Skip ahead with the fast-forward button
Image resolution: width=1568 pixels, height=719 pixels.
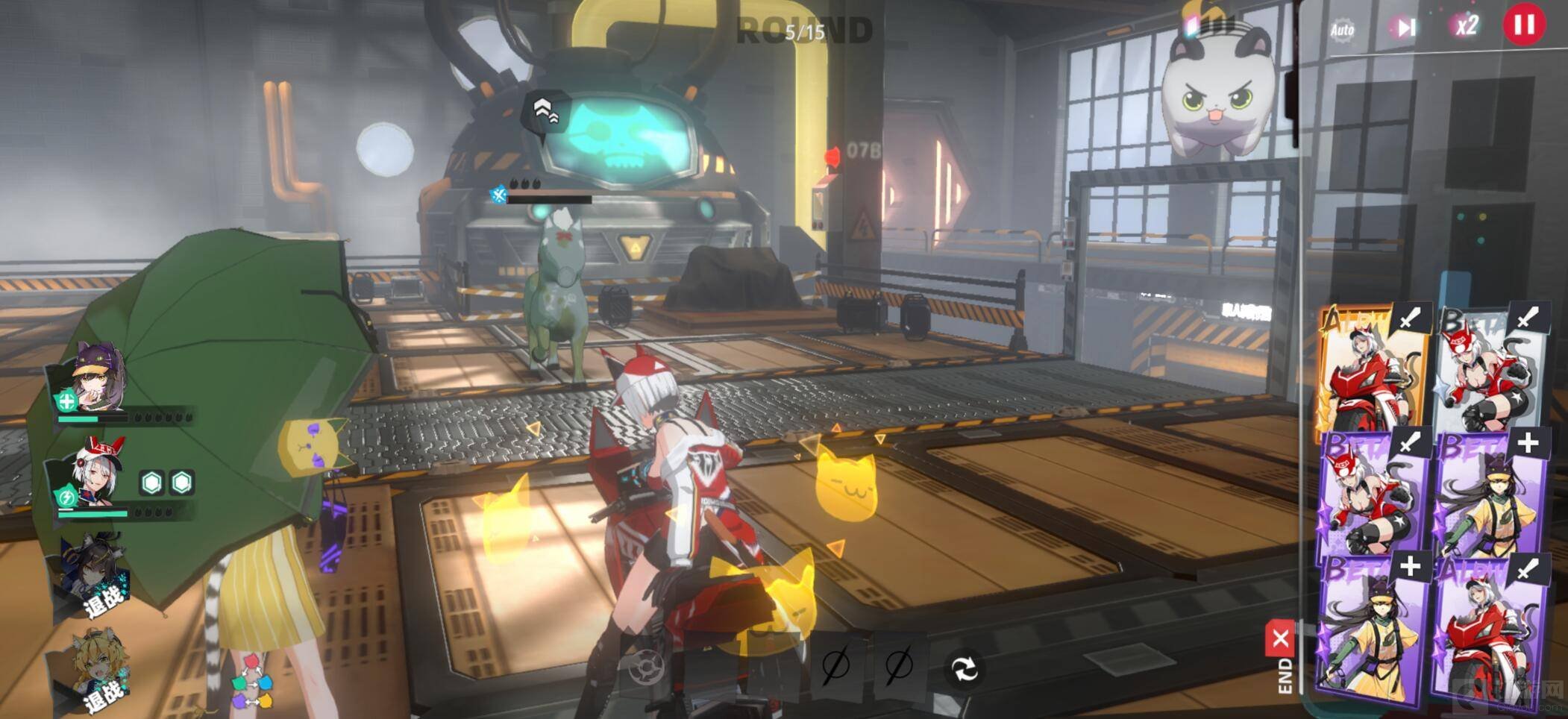coord(1405,28)
